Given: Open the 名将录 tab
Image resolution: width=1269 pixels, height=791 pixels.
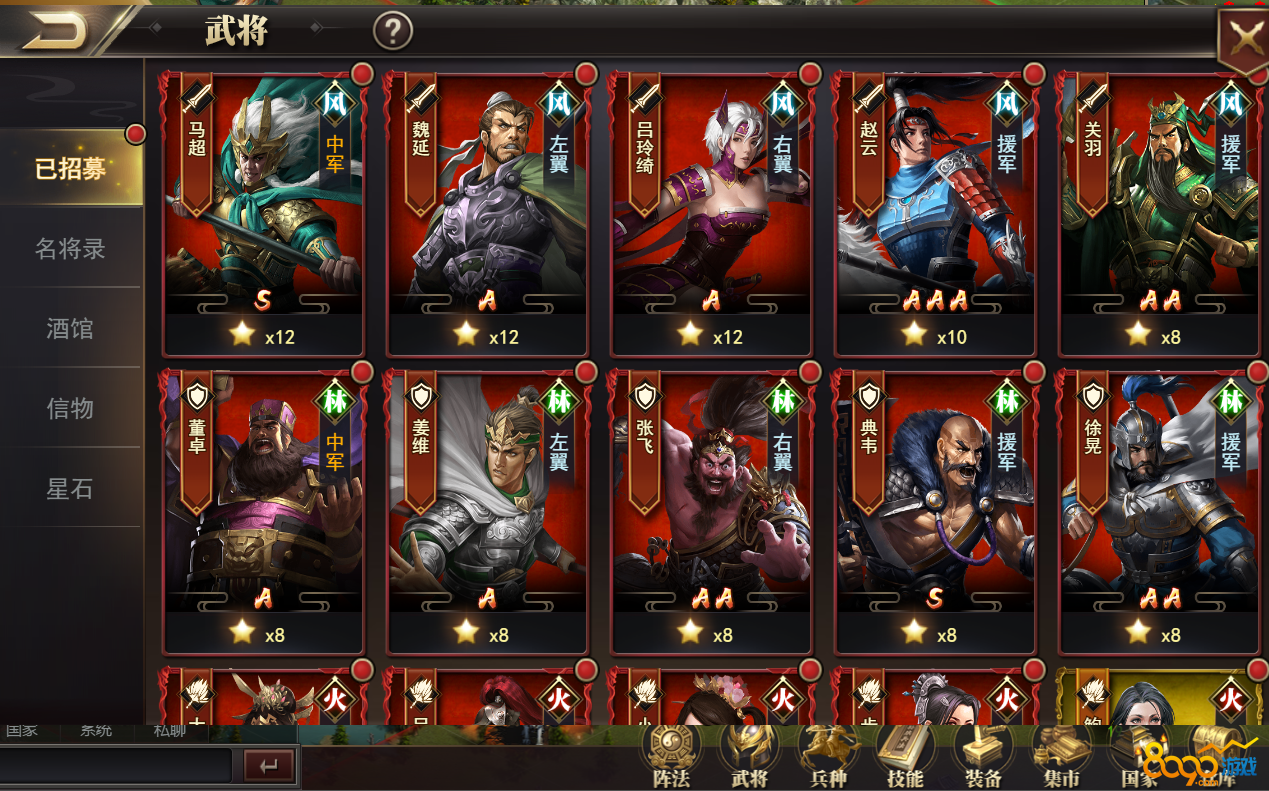Looking at the screenshot, I should [x=71, y=249].
